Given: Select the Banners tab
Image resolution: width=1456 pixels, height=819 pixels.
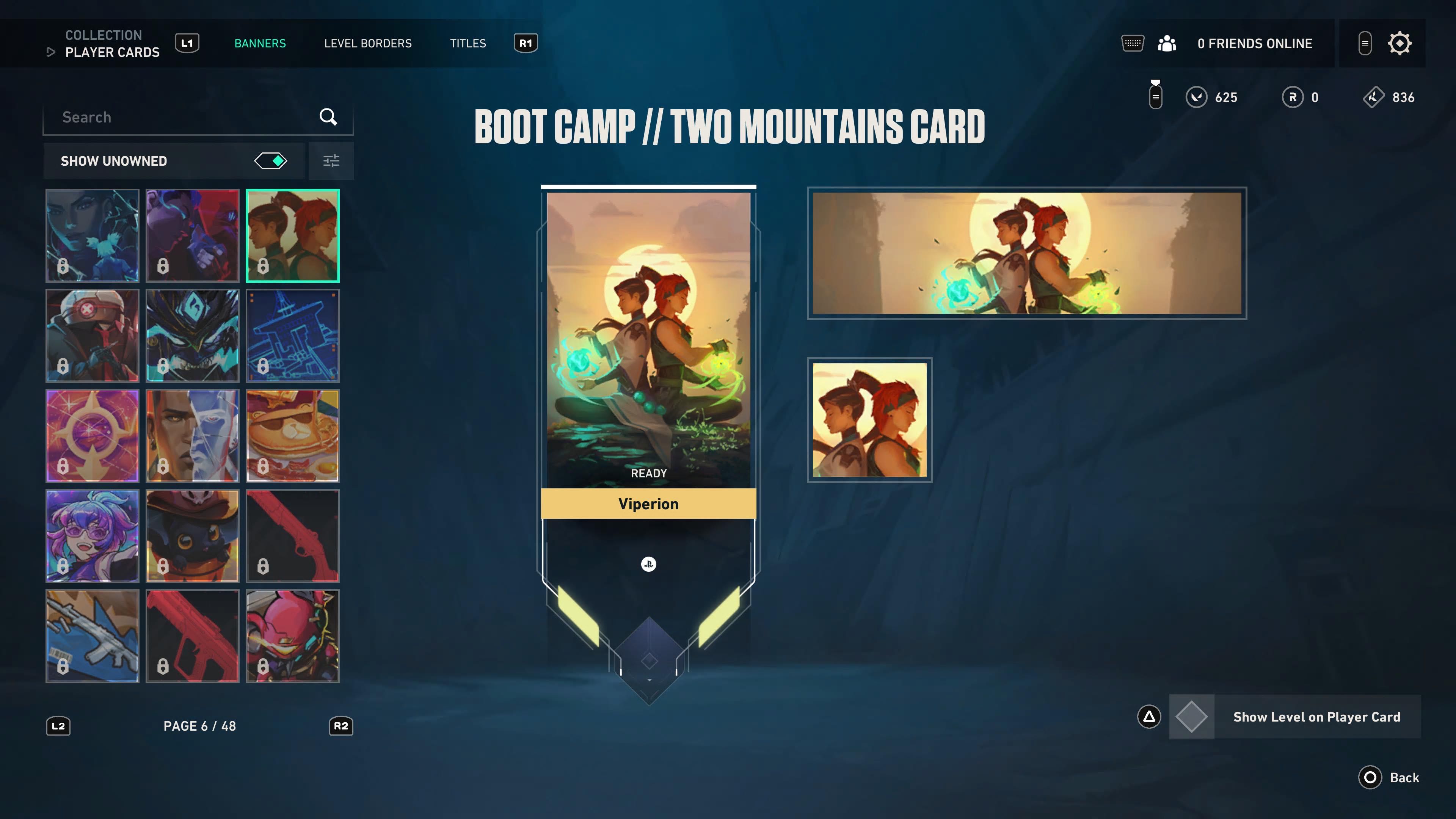Looking at the screenshot, I should pos(260,44).
